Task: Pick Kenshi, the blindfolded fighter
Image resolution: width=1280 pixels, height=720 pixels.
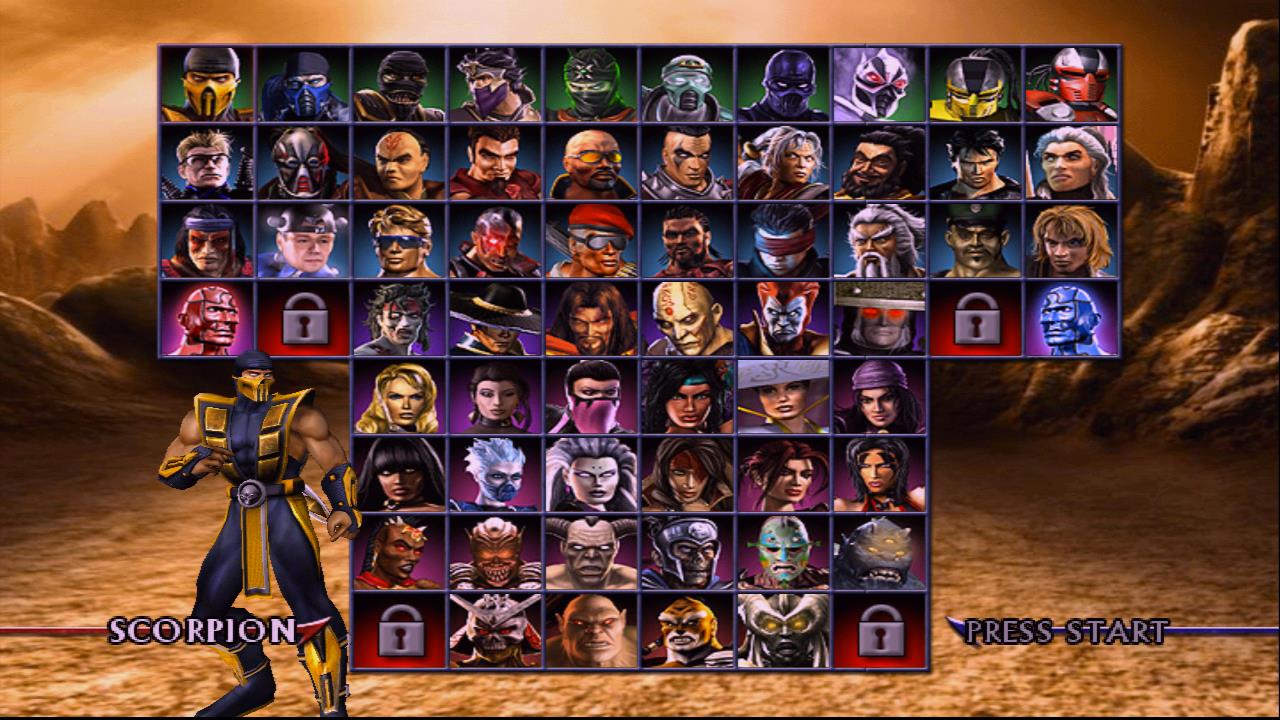Action: pyautogui.click(x=785, y=245)
